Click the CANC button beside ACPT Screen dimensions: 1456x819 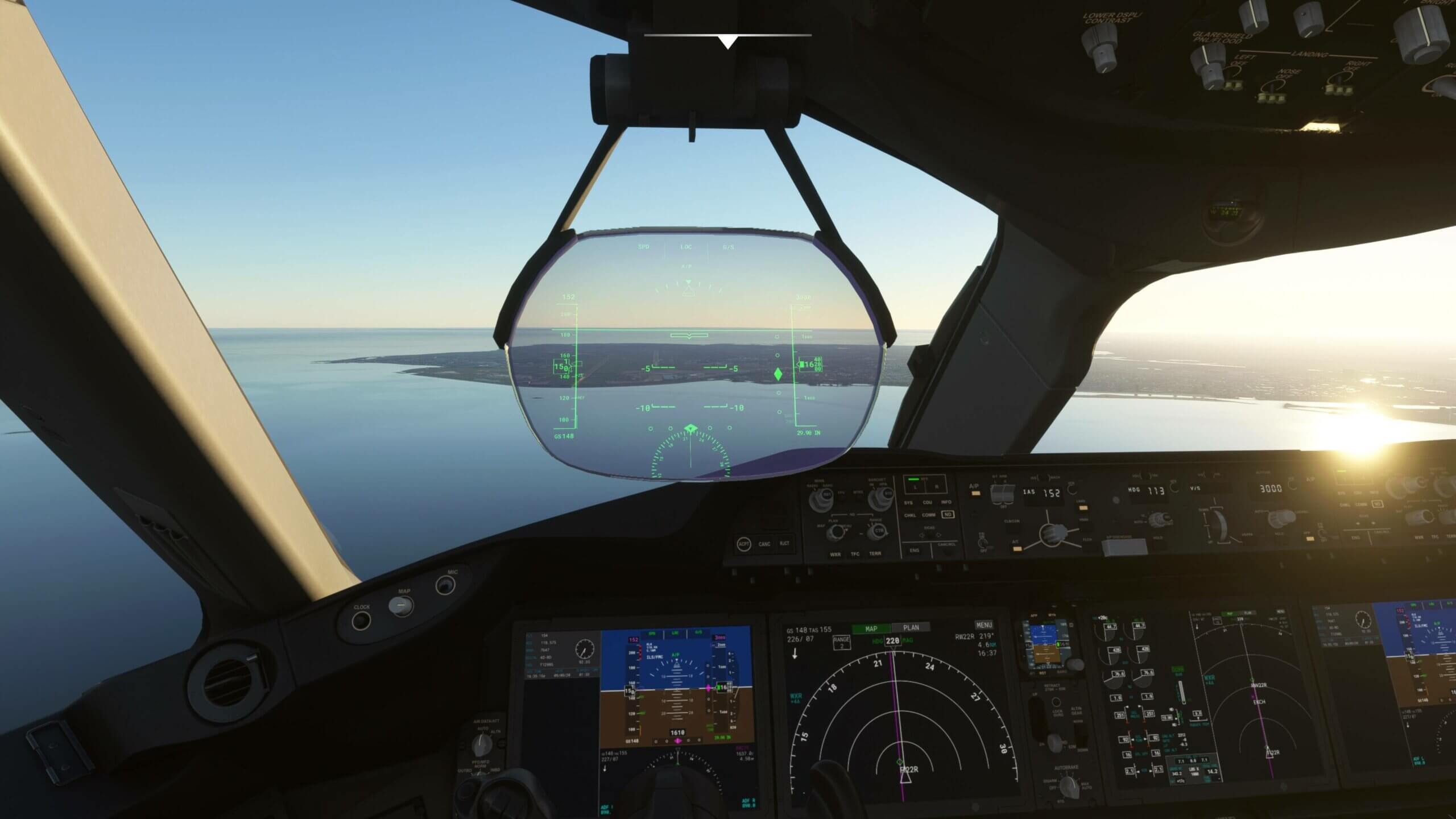click(764, 544)
